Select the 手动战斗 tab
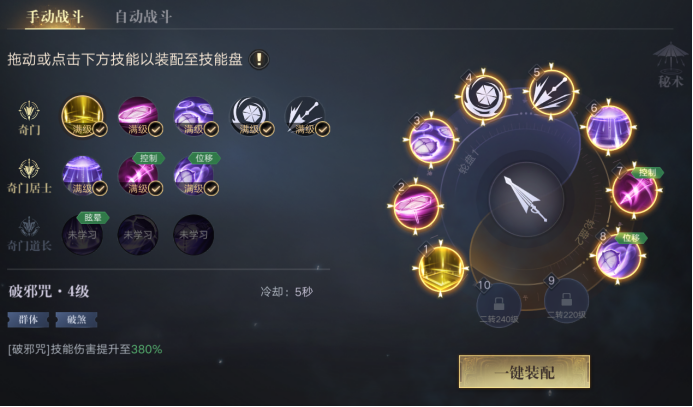The image size is (693, 407). (54, 17)
